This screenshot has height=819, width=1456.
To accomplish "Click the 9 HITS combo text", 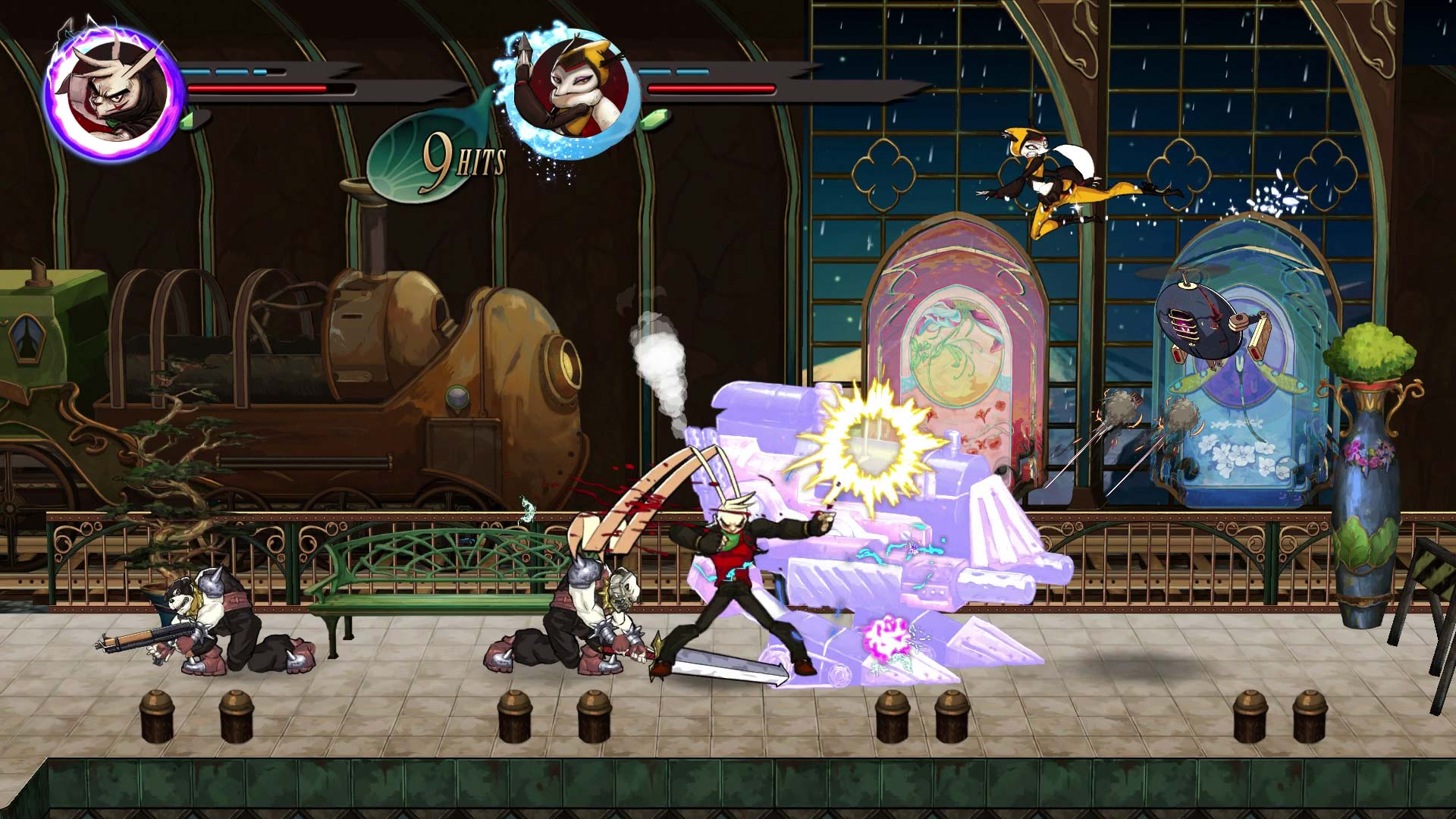I will (x=464, y=155).
